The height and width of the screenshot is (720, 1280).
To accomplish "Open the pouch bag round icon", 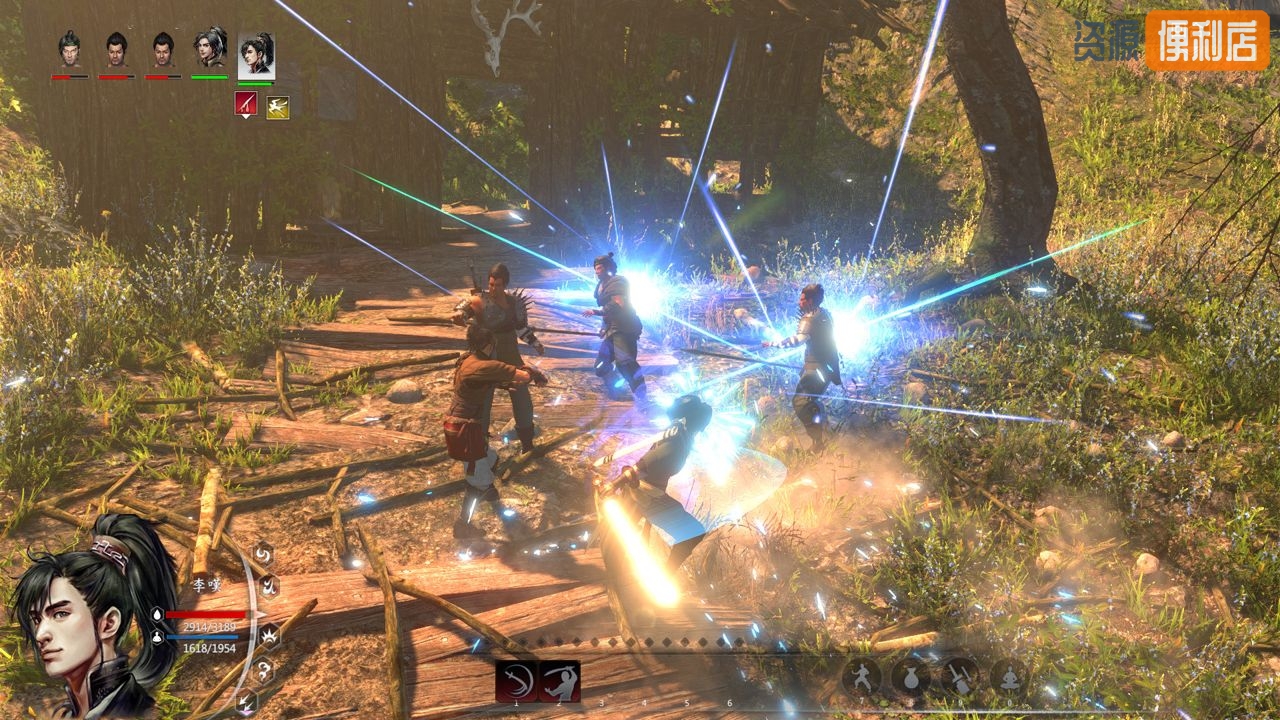I will point(911,677).
